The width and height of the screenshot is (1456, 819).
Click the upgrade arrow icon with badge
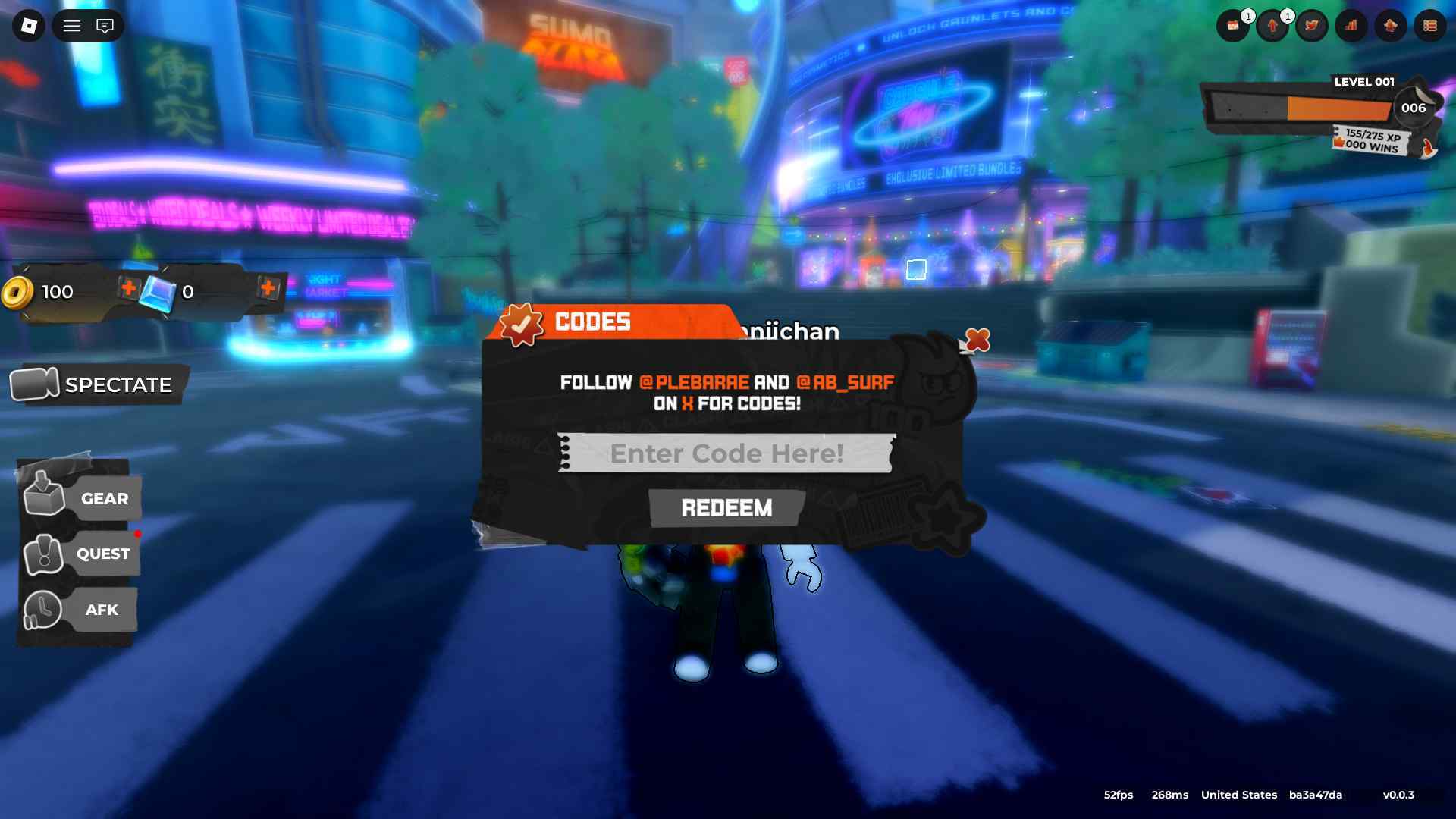click(1272, 26)
